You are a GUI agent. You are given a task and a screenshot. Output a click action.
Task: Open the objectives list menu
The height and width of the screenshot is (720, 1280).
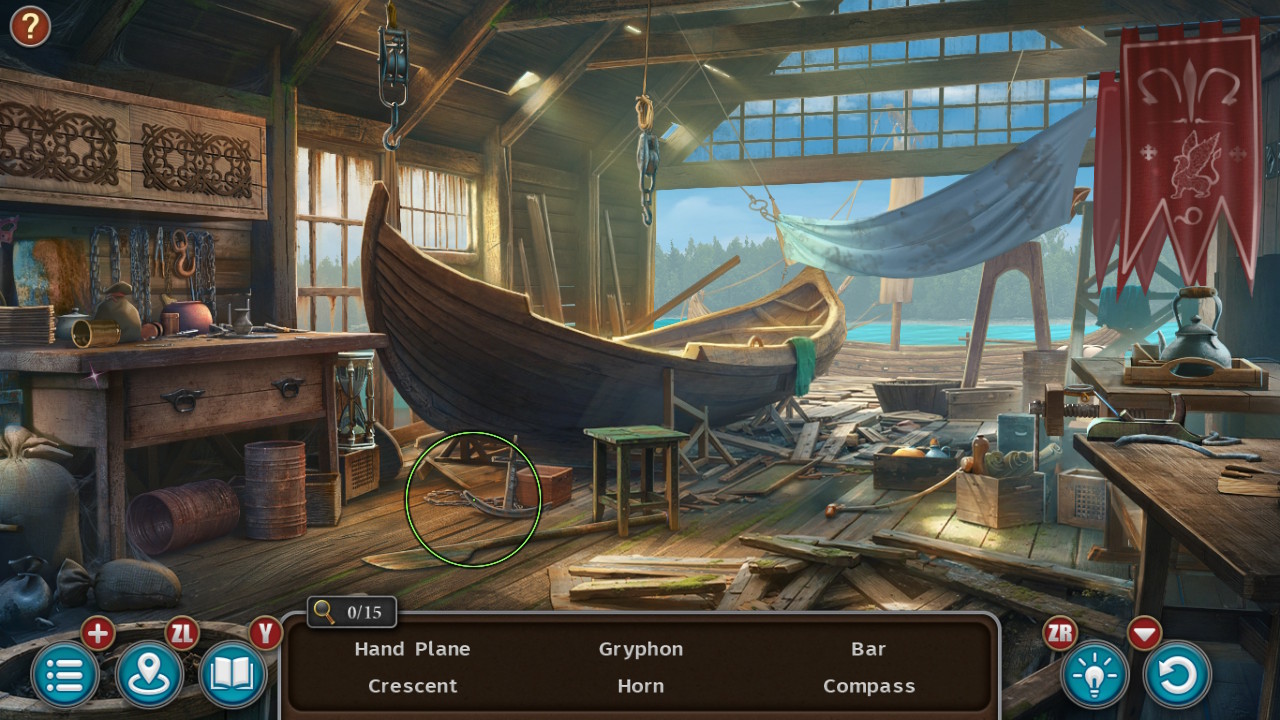tap(64, 674)
